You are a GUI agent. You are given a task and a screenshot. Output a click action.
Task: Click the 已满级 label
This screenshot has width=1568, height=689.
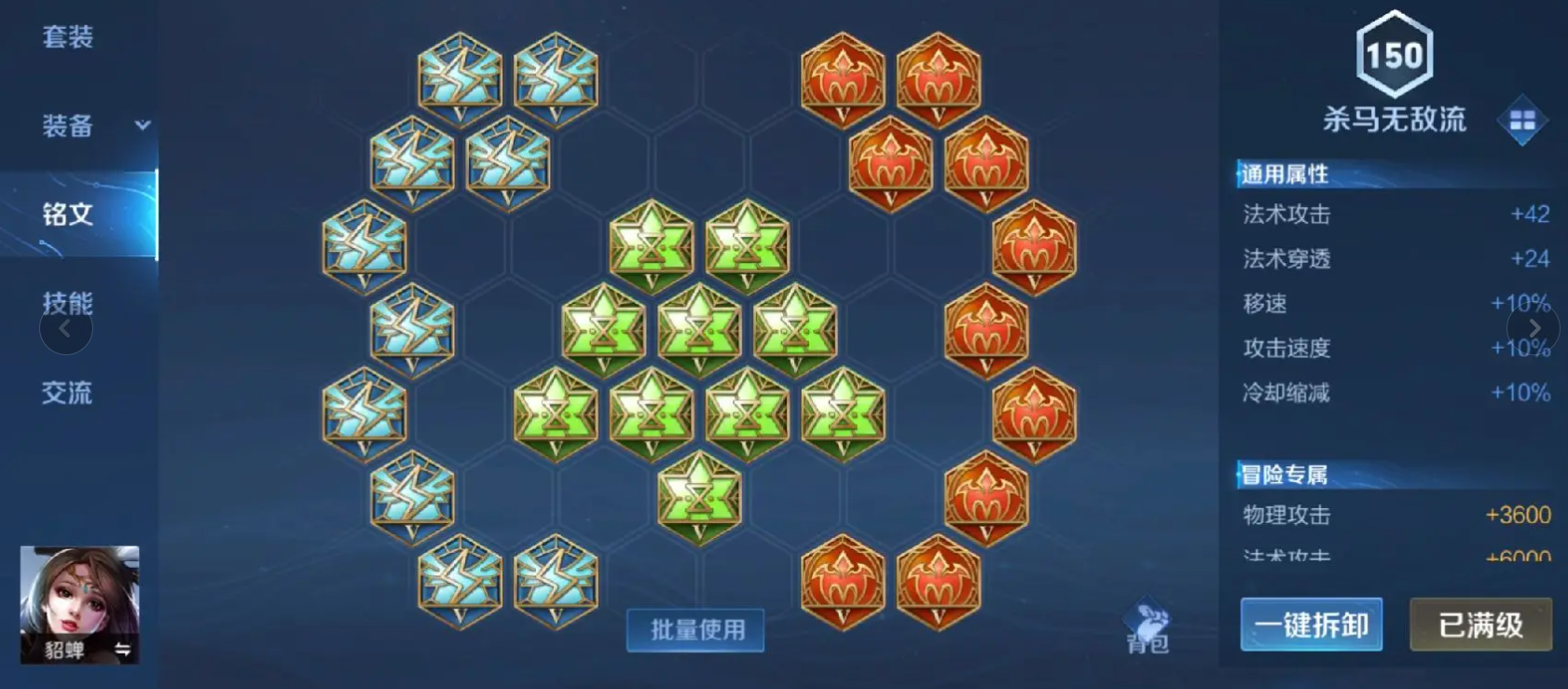click(x=1480, y=626)
